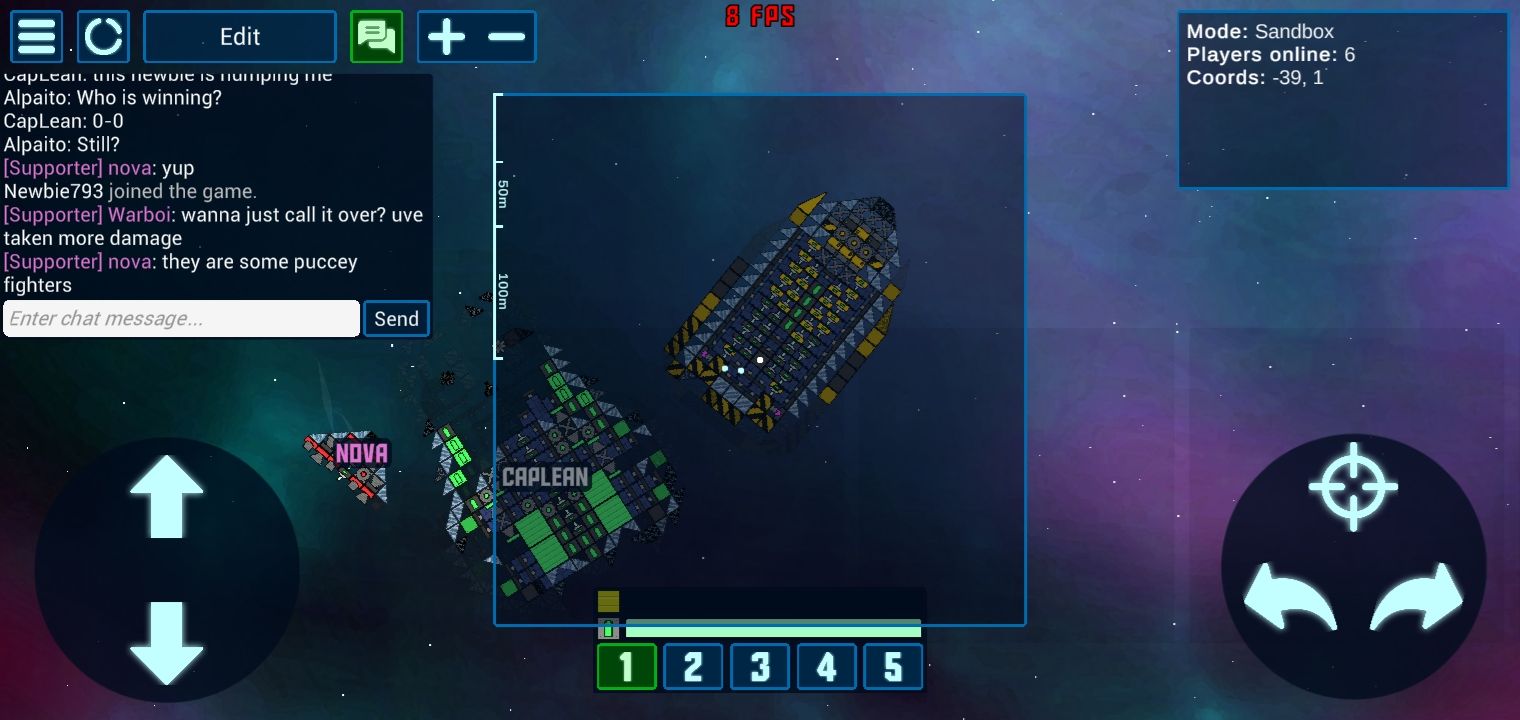
Task: Rotate ship right with curved arrow
Action: point(1416,597)
